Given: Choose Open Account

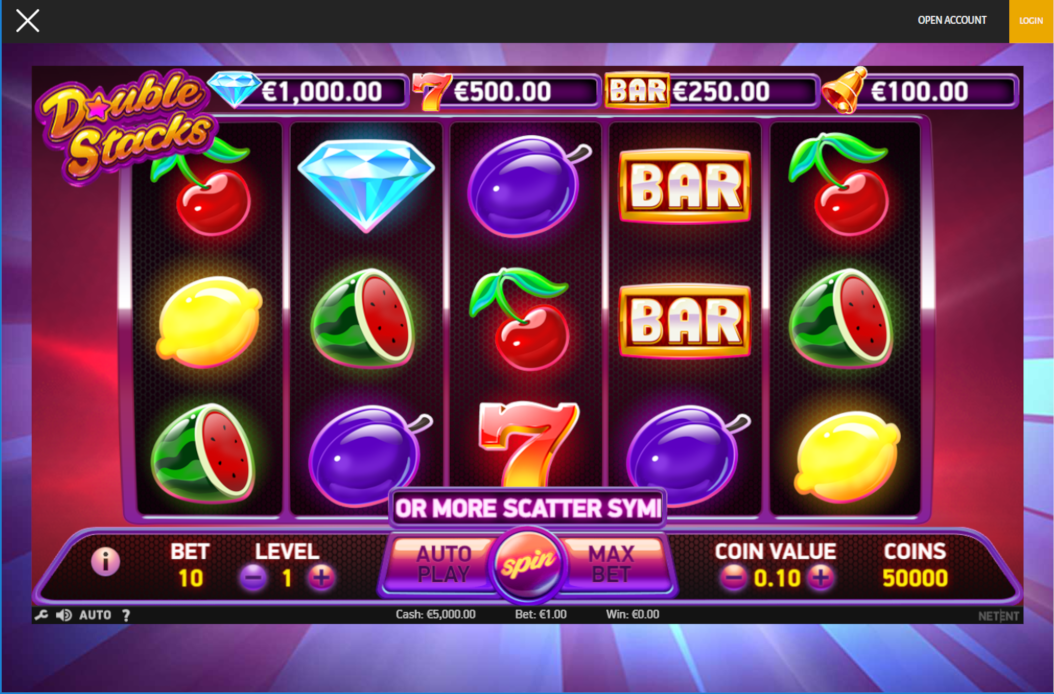Looking at the screenshot, I should [x=952, y=20].
